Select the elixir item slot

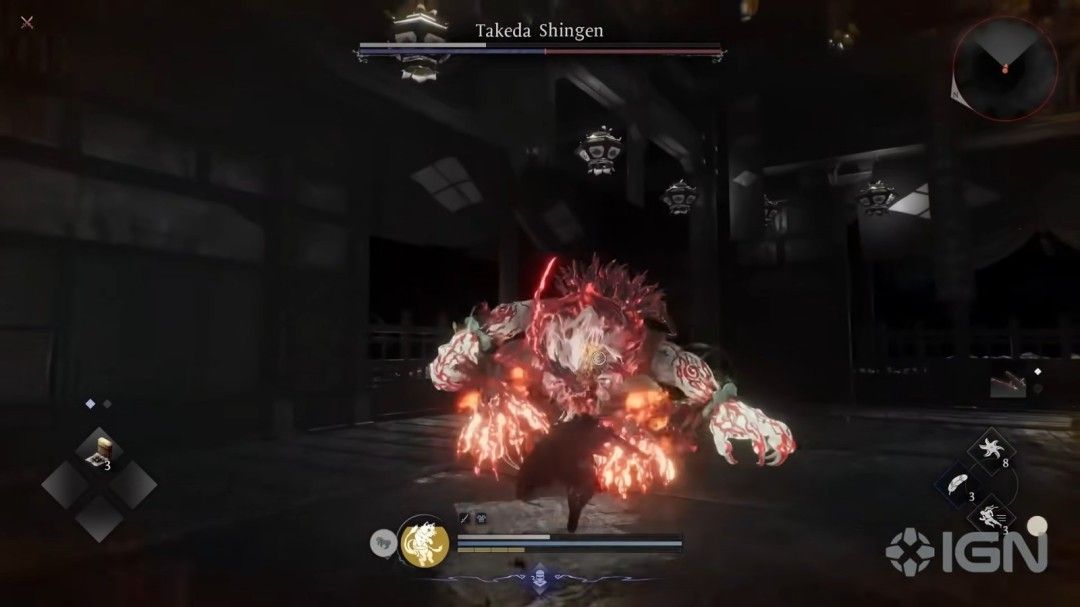pos(99,451)
